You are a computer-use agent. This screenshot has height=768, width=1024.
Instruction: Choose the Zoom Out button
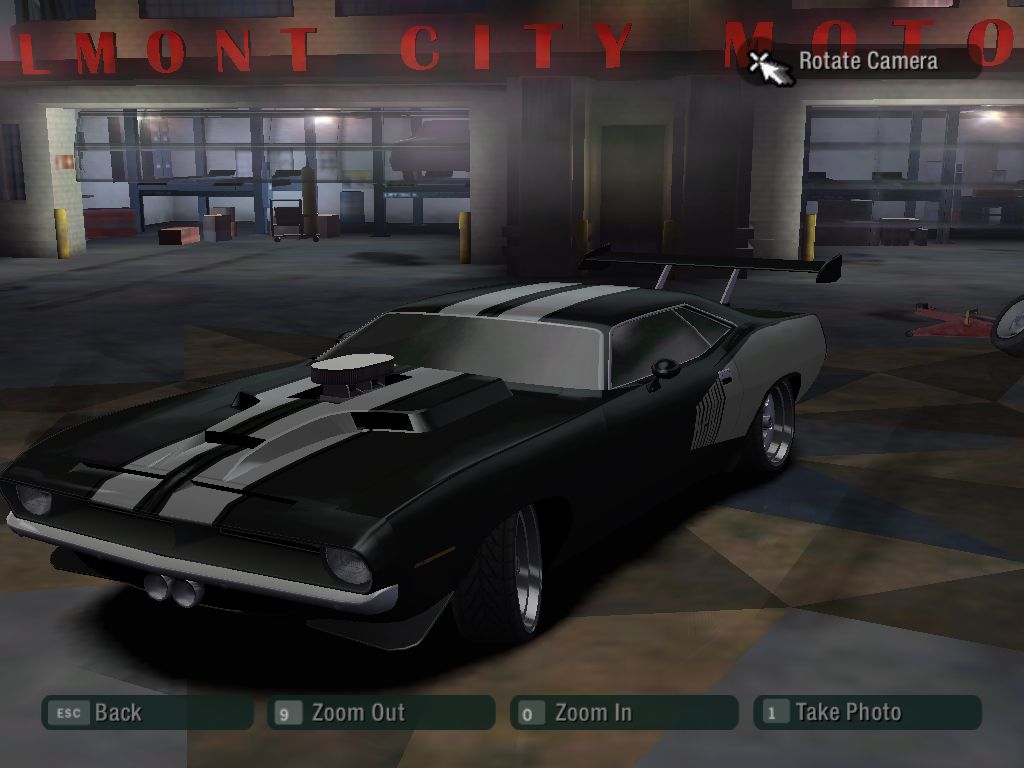(380, 713)
